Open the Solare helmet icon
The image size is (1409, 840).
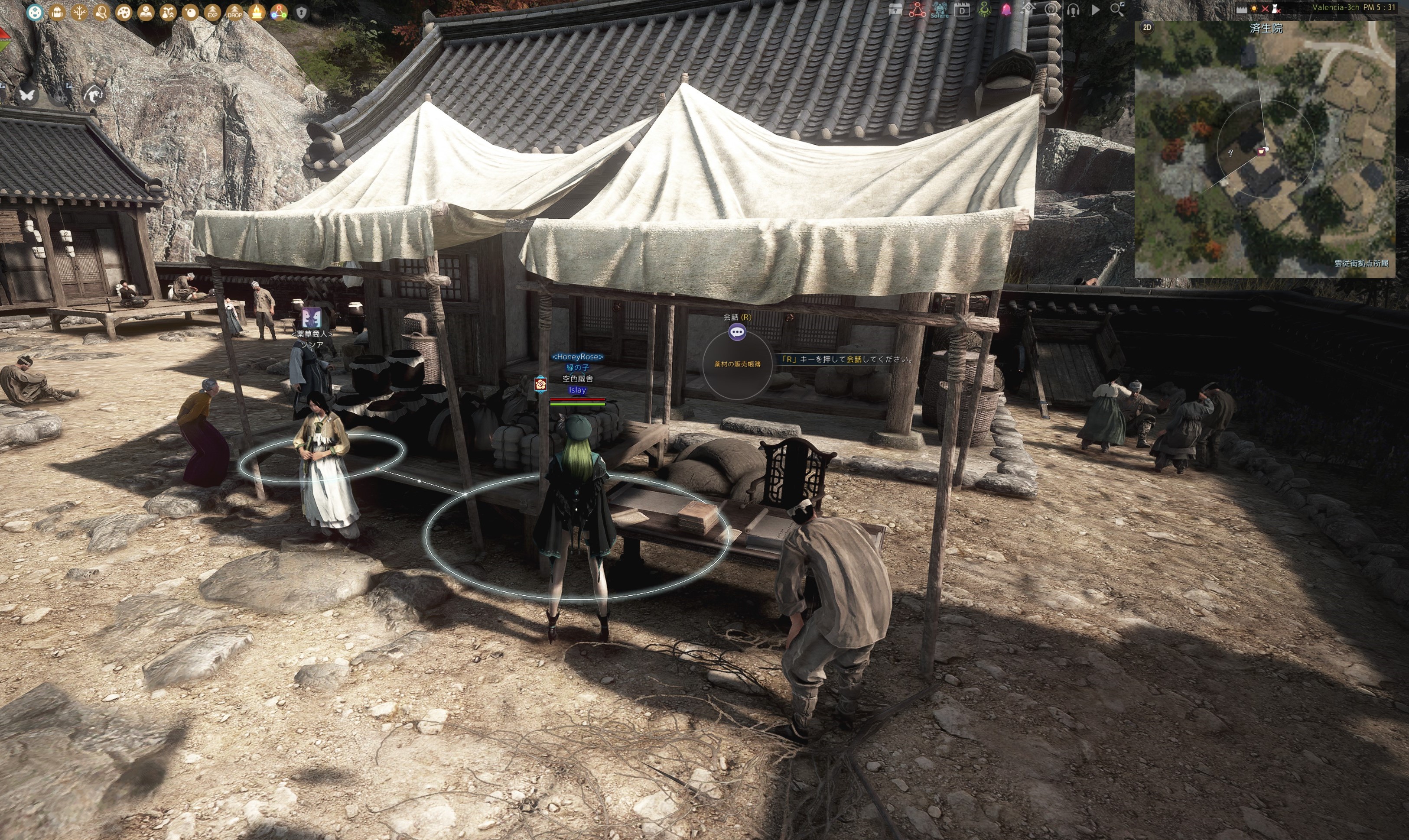(x=940, y=10)
